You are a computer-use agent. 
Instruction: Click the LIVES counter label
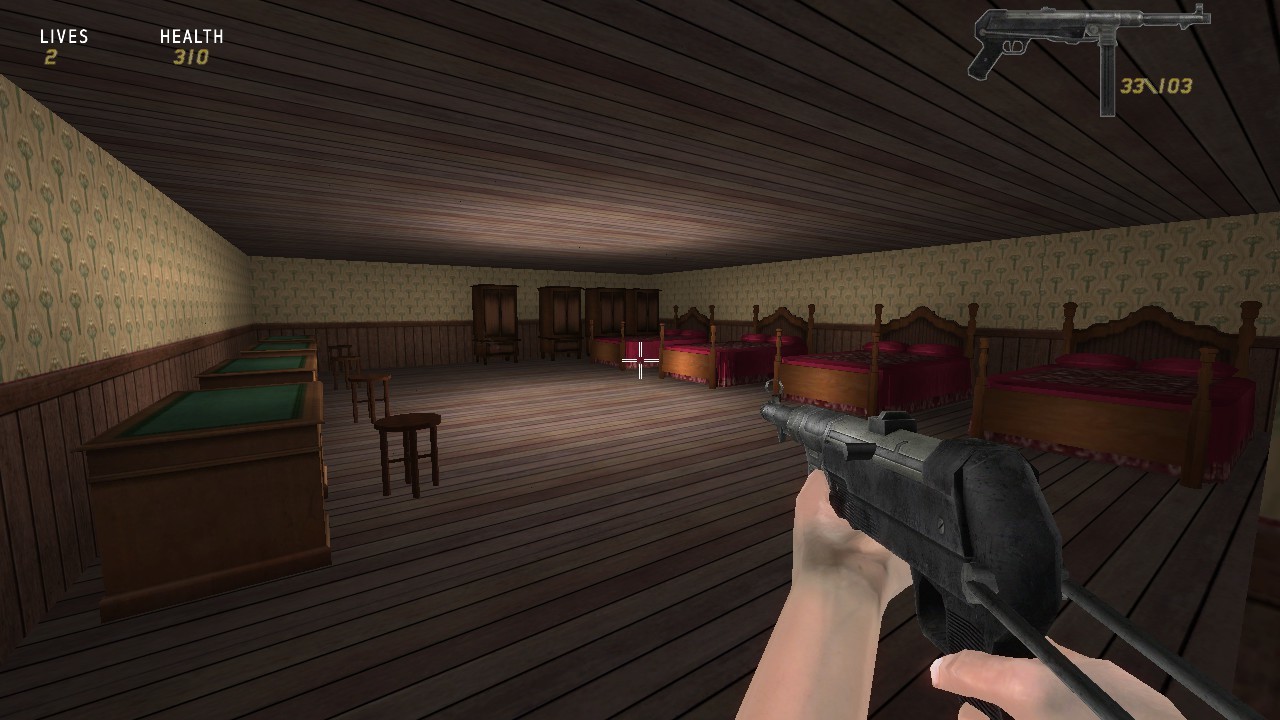(63, 36)
